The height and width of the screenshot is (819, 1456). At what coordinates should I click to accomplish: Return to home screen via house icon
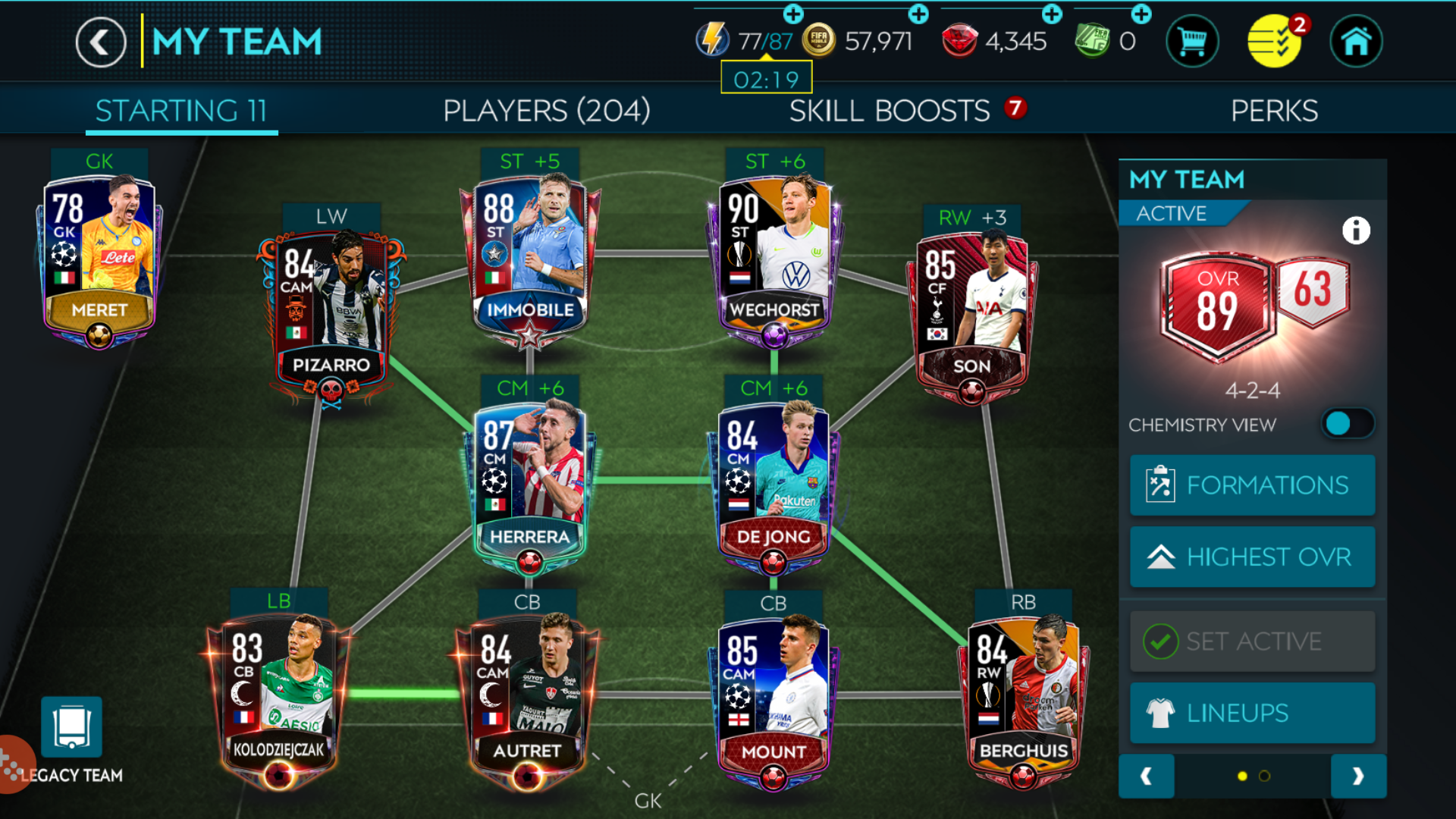click(x=1356, y=41)
